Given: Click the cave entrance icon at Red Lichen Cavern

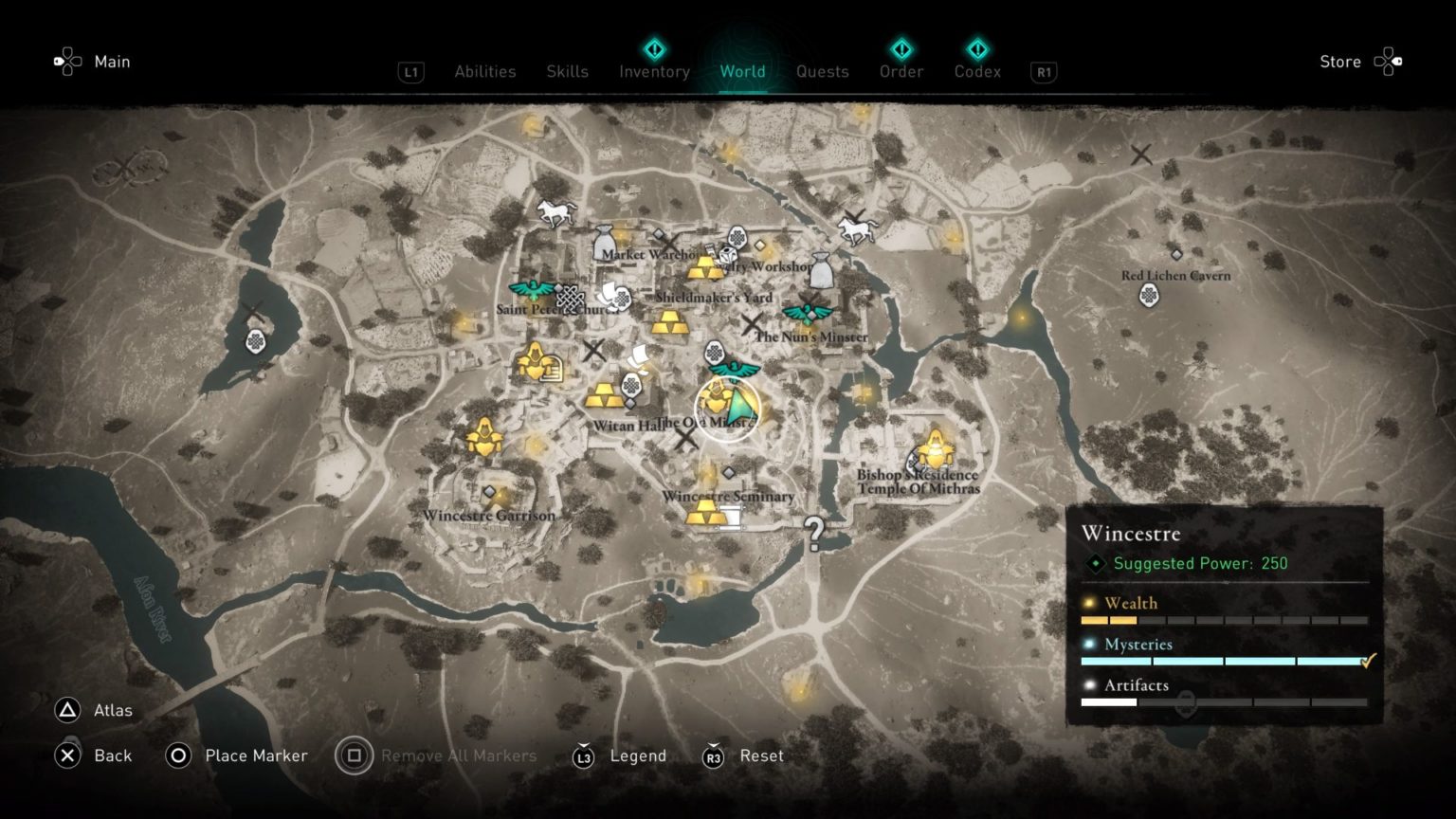Looking at the screenshot, I should tap(1148, 296).
